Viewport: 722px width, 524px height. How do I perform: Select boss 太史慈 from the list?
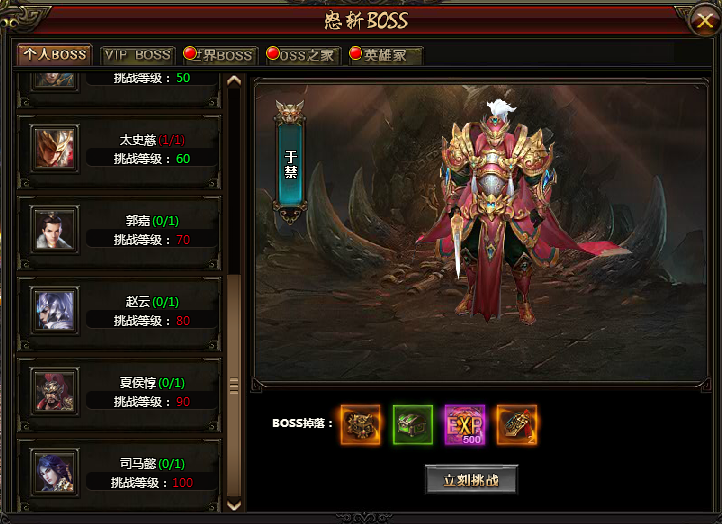coord(119,149)
